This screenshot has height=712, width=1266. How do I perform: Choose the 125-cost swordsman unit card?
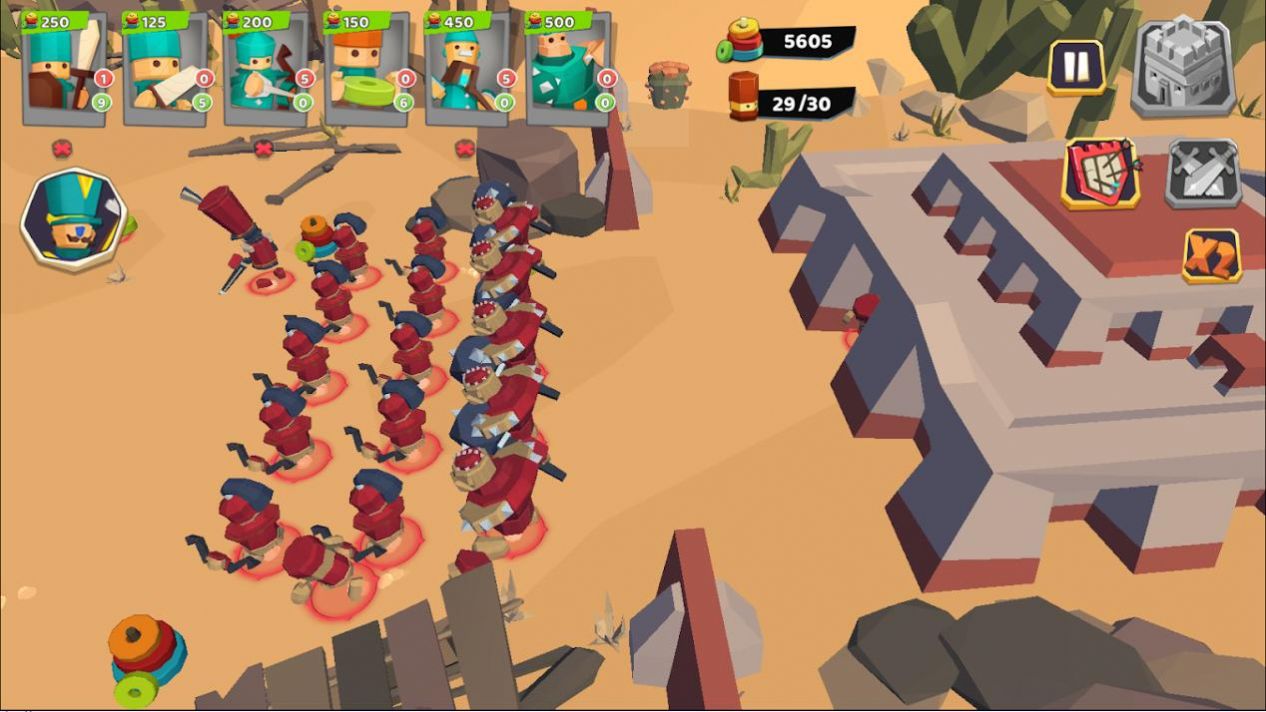click(x=166, y=68)
